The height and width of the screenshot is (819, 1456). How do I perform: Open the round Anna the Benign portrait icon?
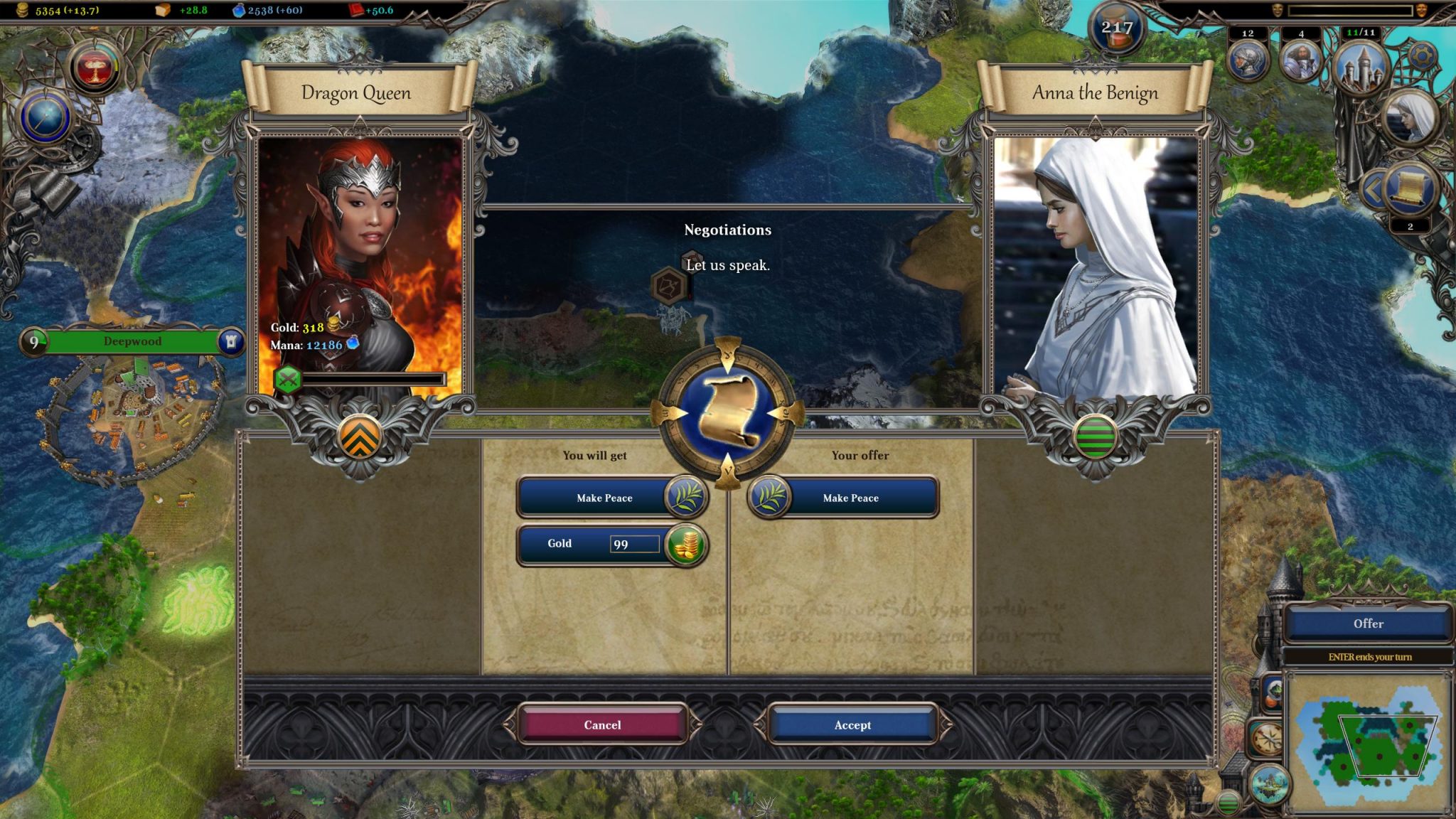tap(1411, 117)
